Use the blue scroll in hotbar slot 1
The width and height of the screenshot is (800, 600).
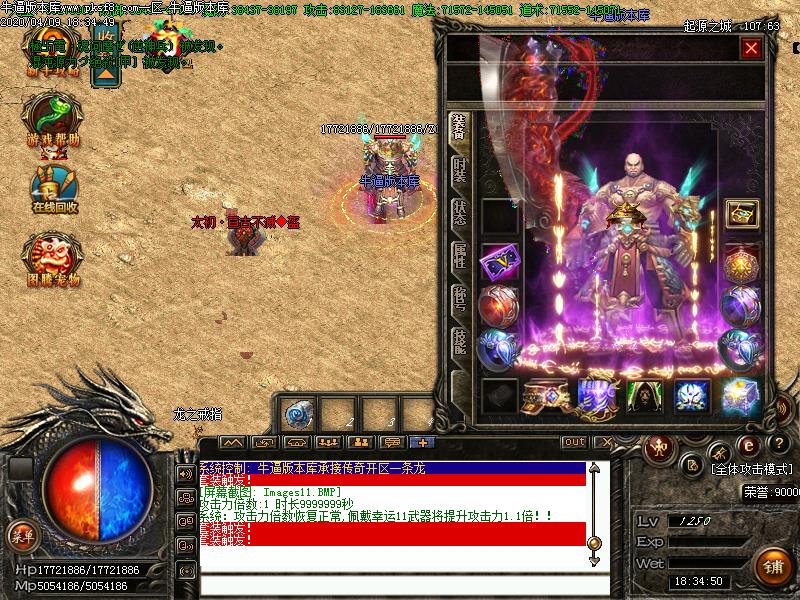(298, 414)
